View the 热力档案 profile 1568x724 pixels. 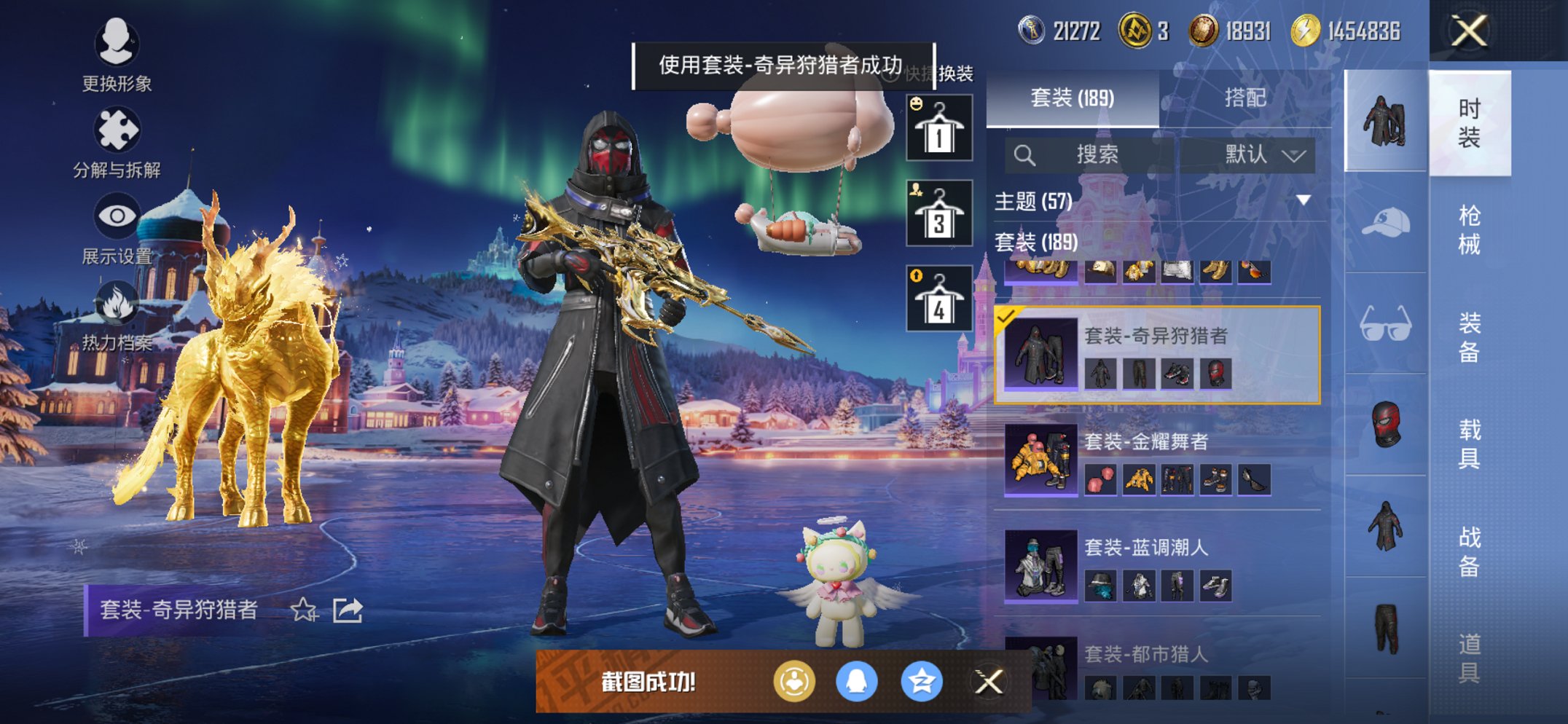117,311
